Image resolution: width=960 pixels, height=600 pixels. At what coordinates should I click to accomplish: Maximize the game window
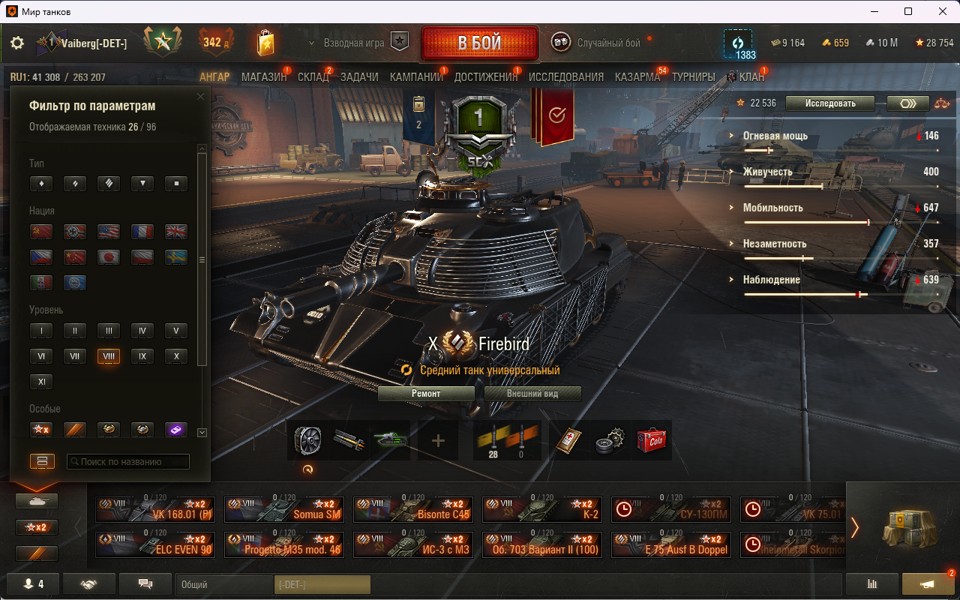click(x=908, y=11)
